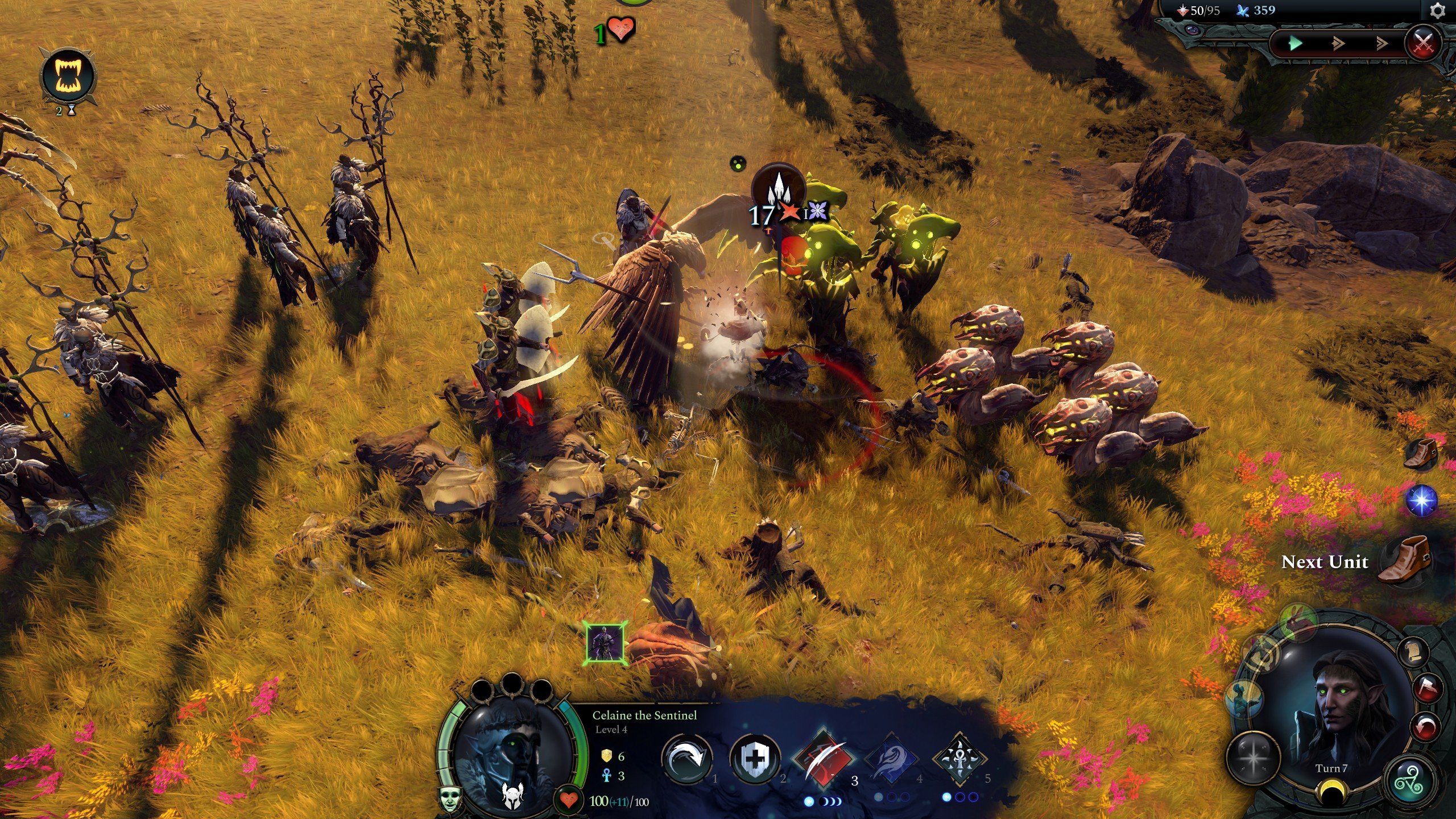Select the Next Unit boot button
Viewport: 1456px width, 819px height.
click(1404, 561)
